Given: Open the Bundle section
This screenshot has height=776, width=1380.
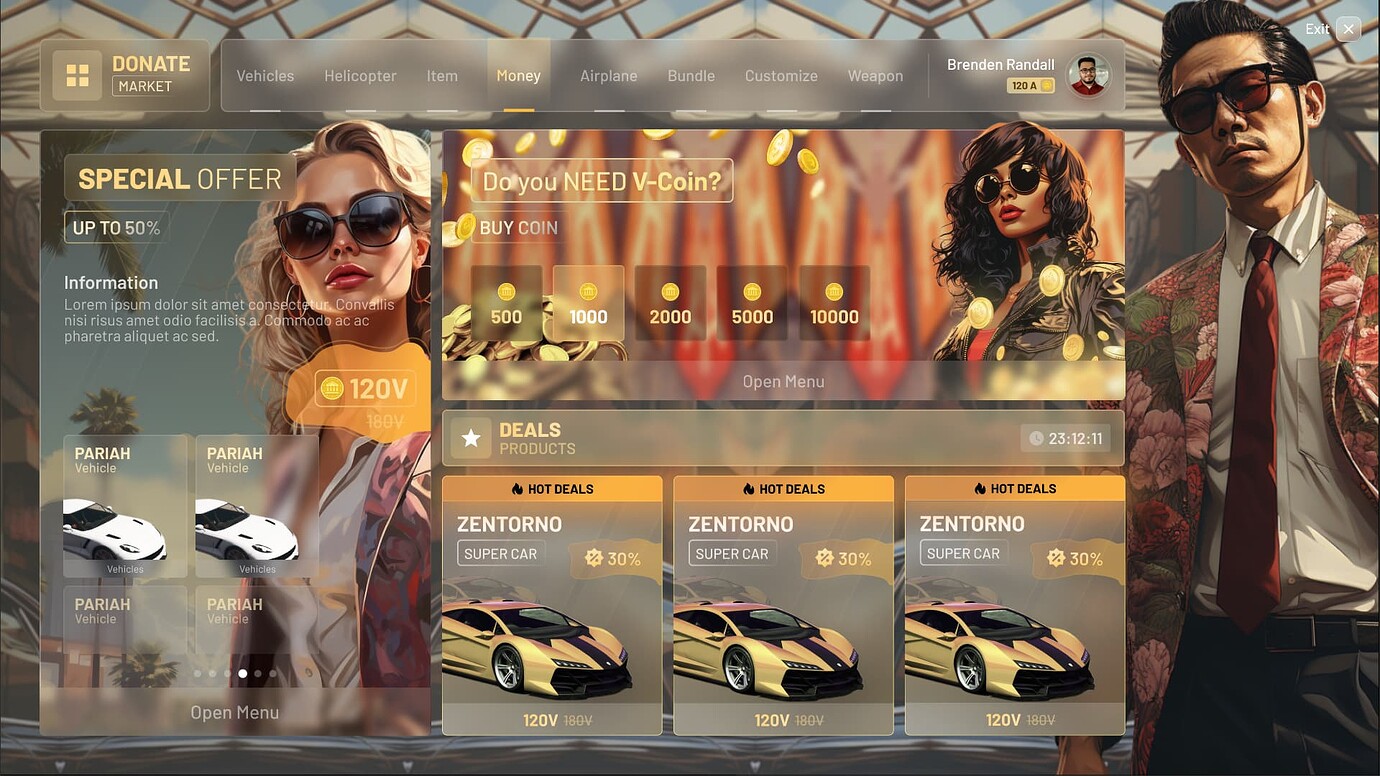Looking at the screenshot, I should point(691,75).
